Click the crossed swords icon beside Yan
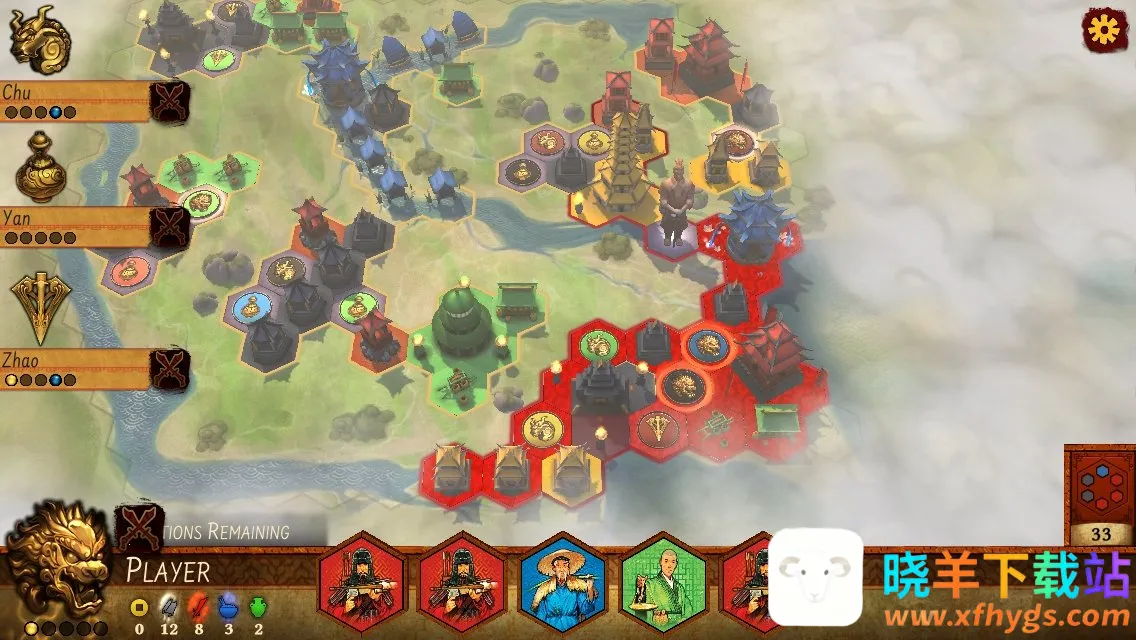This screenshot has height=640, width=1136. coord(170,228)
